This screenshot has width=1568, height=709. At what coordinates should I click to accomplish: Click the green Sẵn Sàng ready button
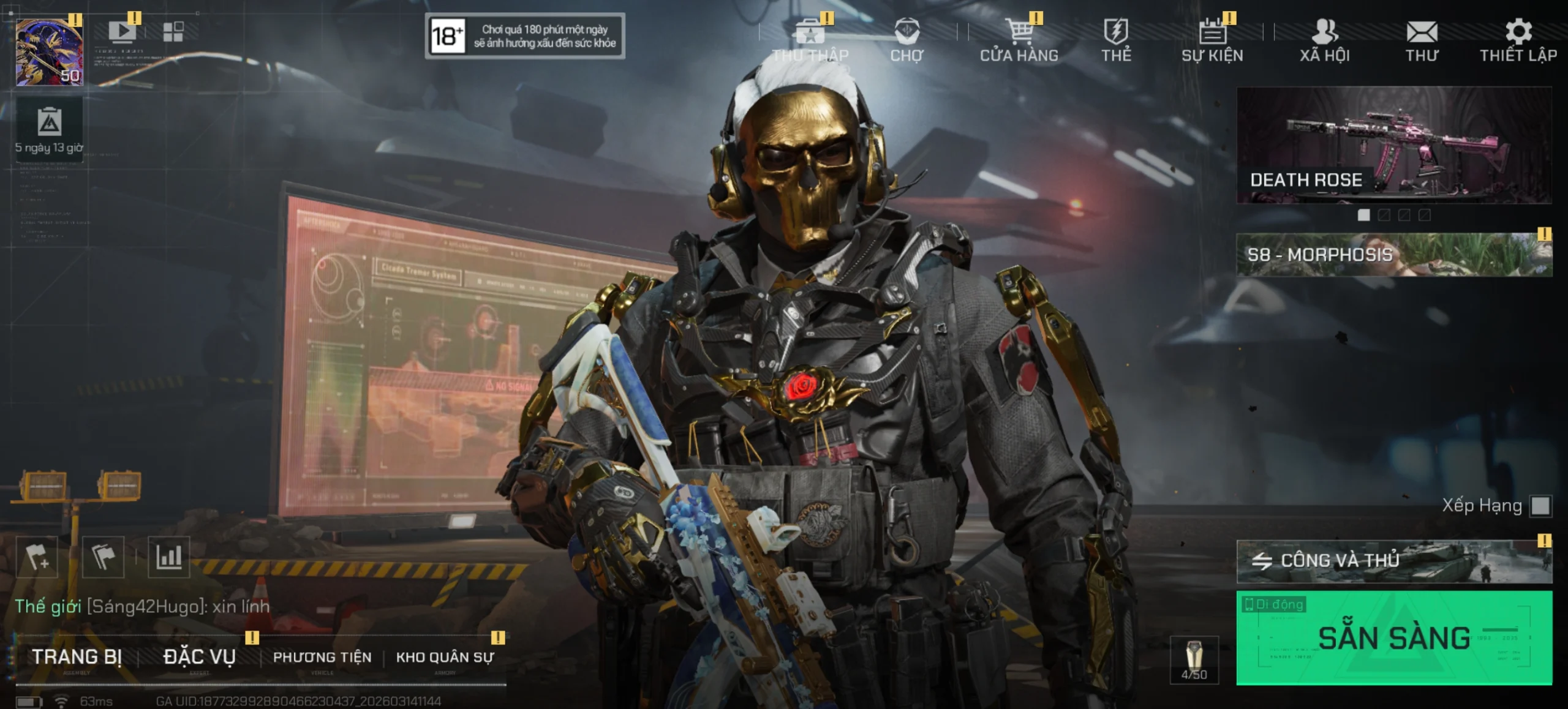1394,637
